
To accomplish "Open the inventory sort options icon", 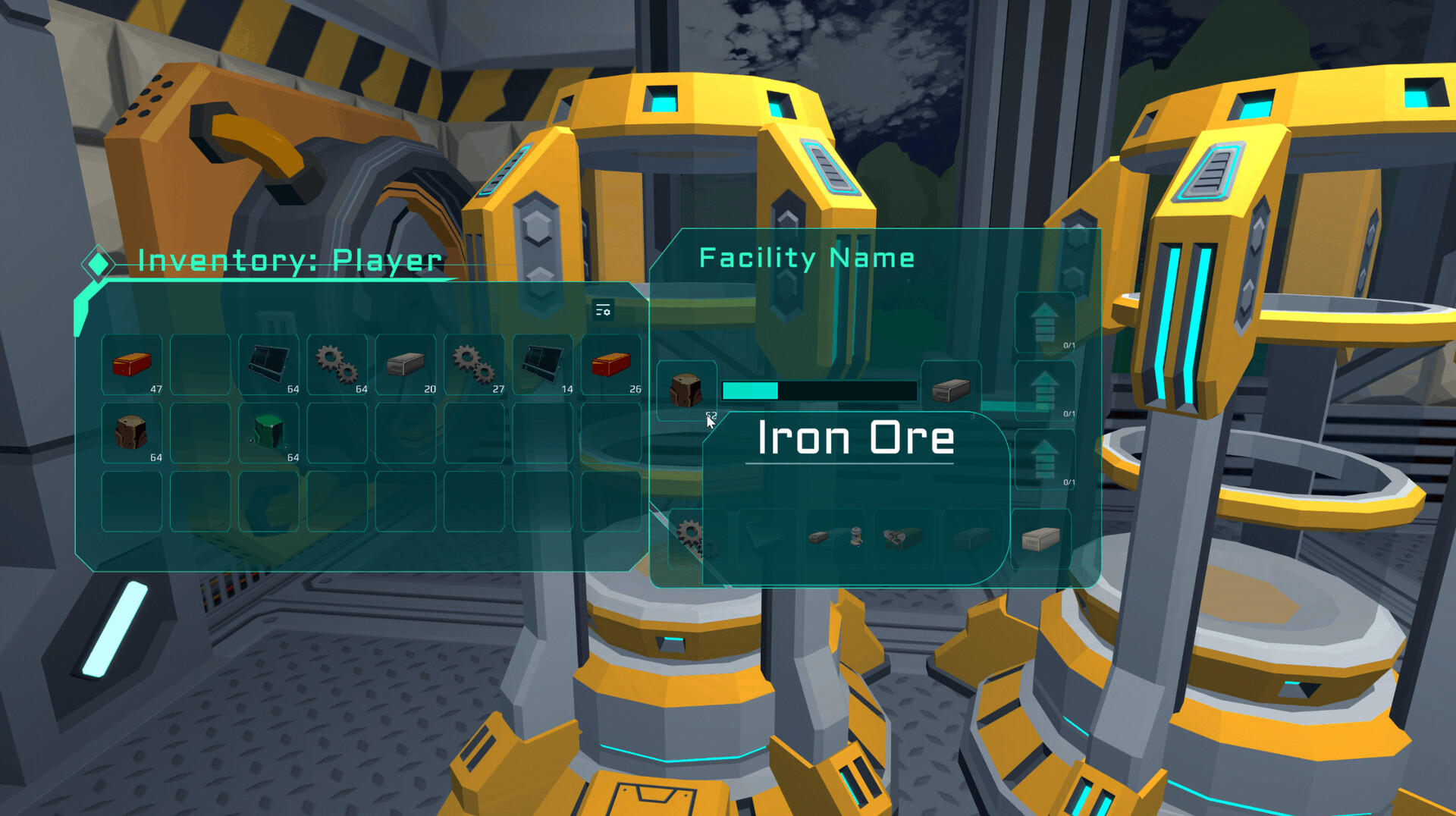I will 603,310.
